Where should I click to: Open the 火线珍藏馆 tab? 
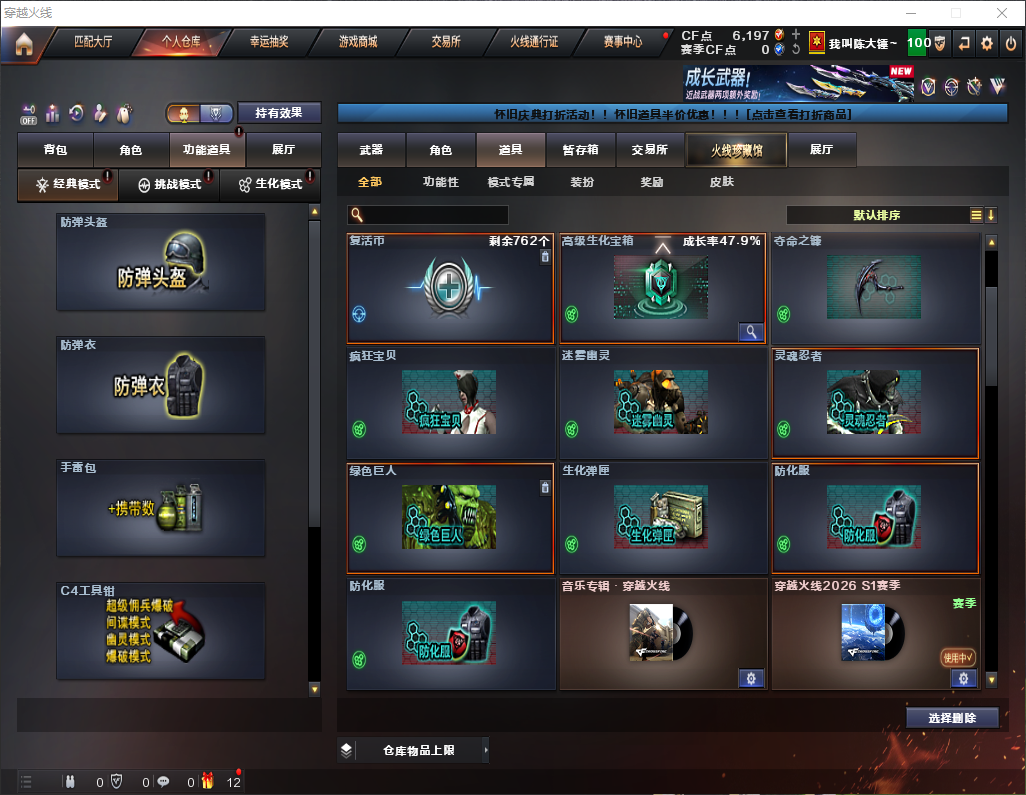(x=736, y=150)
